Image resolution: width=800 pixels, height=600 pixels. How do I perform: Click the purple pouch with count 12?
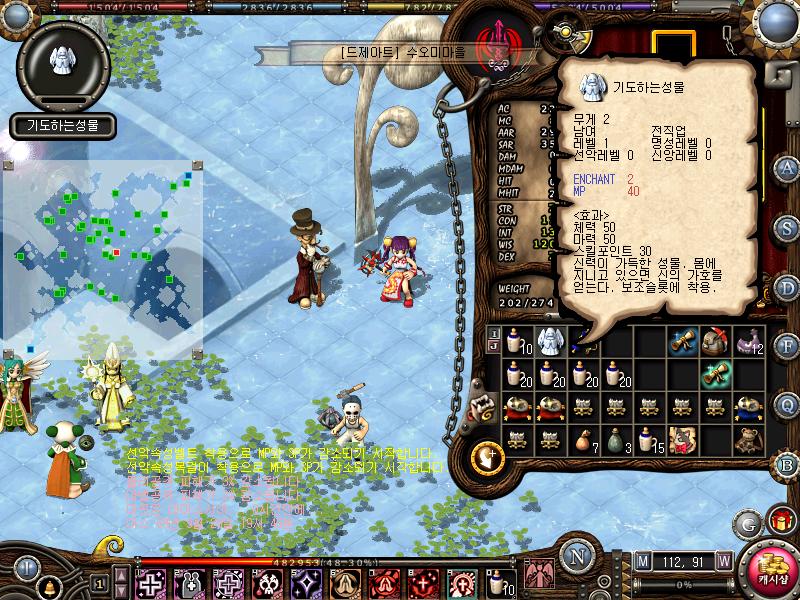point(750,342)
